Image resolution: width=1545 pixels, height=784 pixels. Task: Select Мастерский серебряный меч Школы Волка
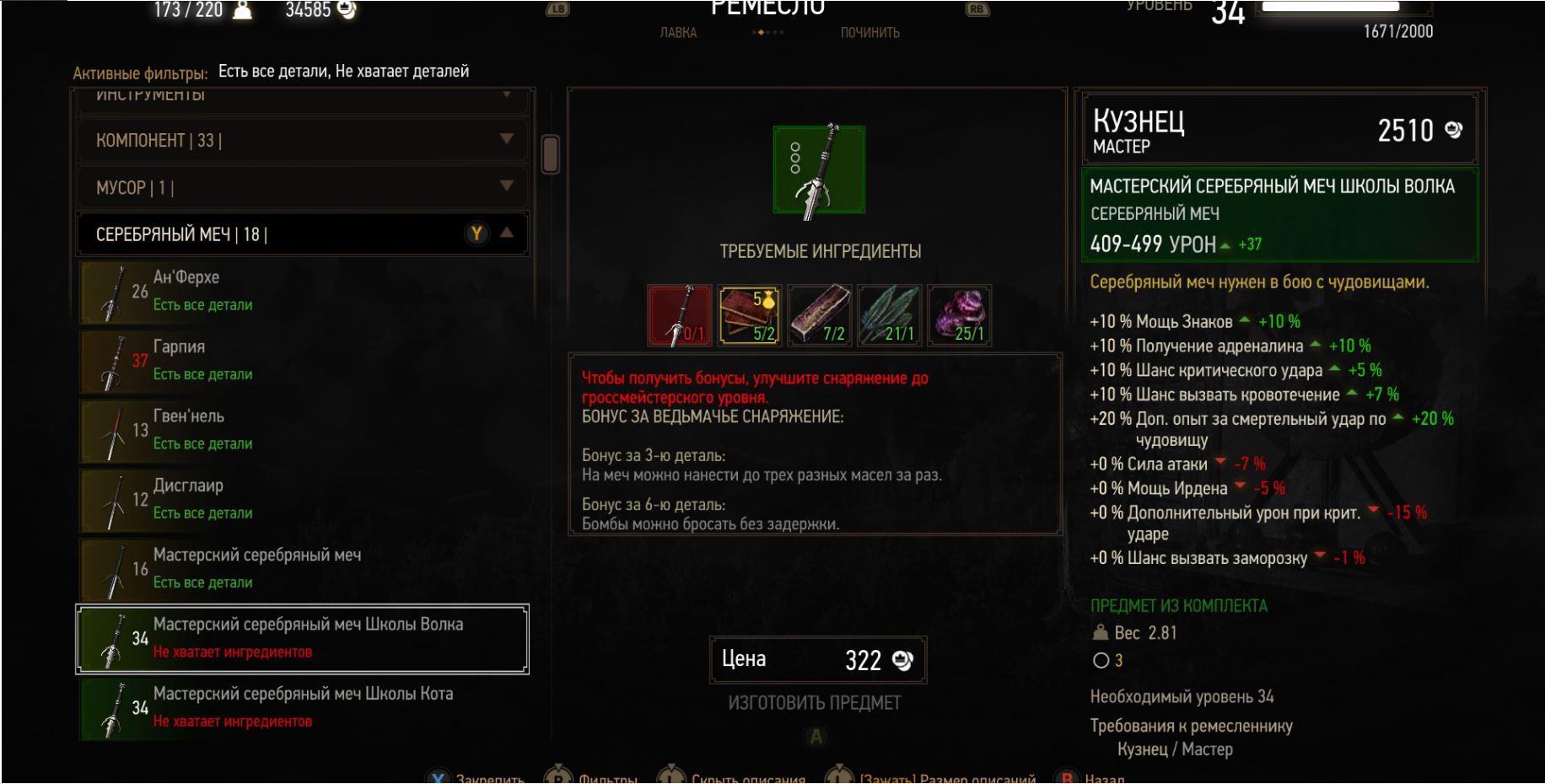[302, 638]
